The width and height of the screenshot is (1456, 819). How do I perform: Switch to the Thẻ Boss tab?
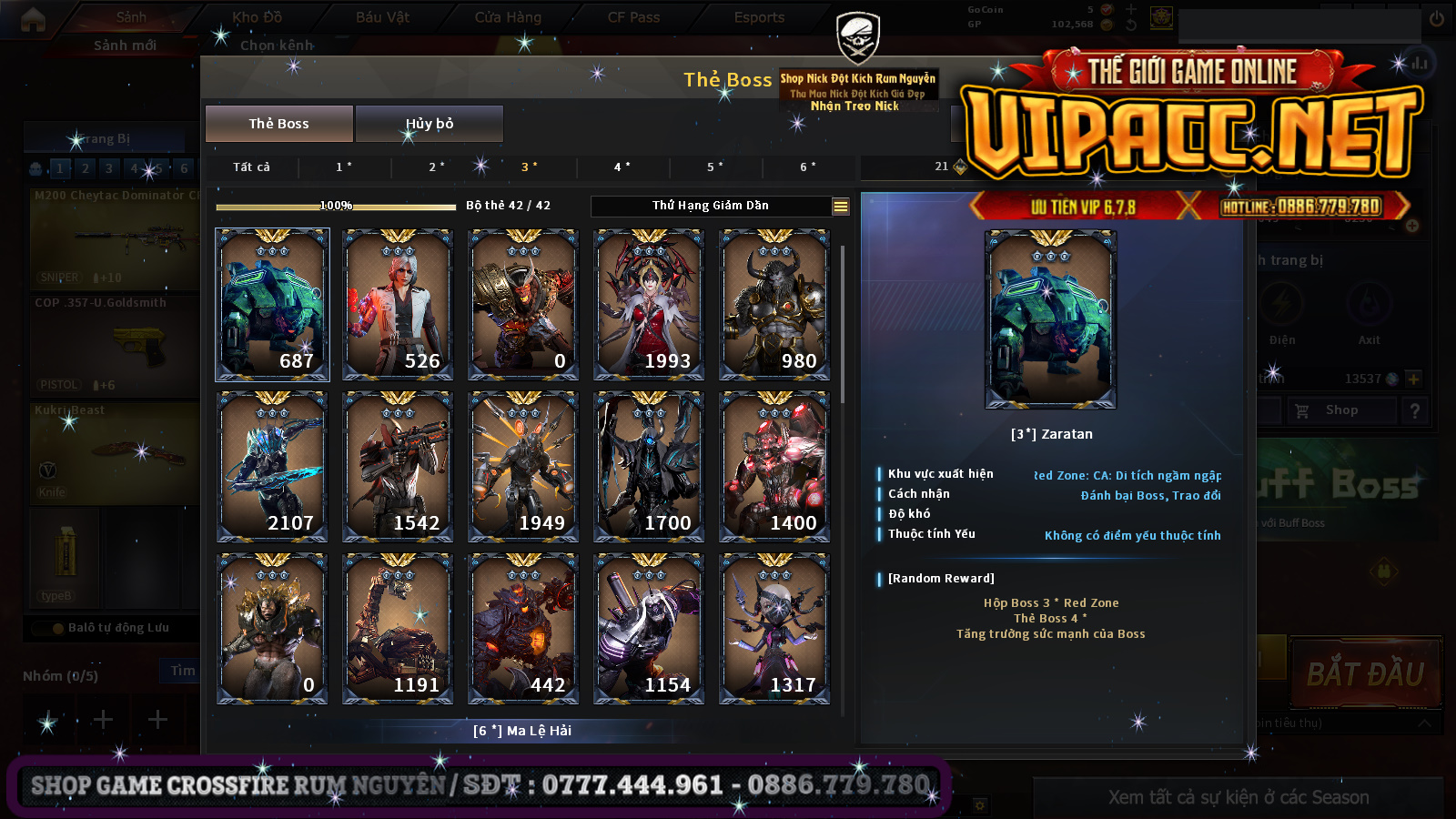(x=278, y=124)
